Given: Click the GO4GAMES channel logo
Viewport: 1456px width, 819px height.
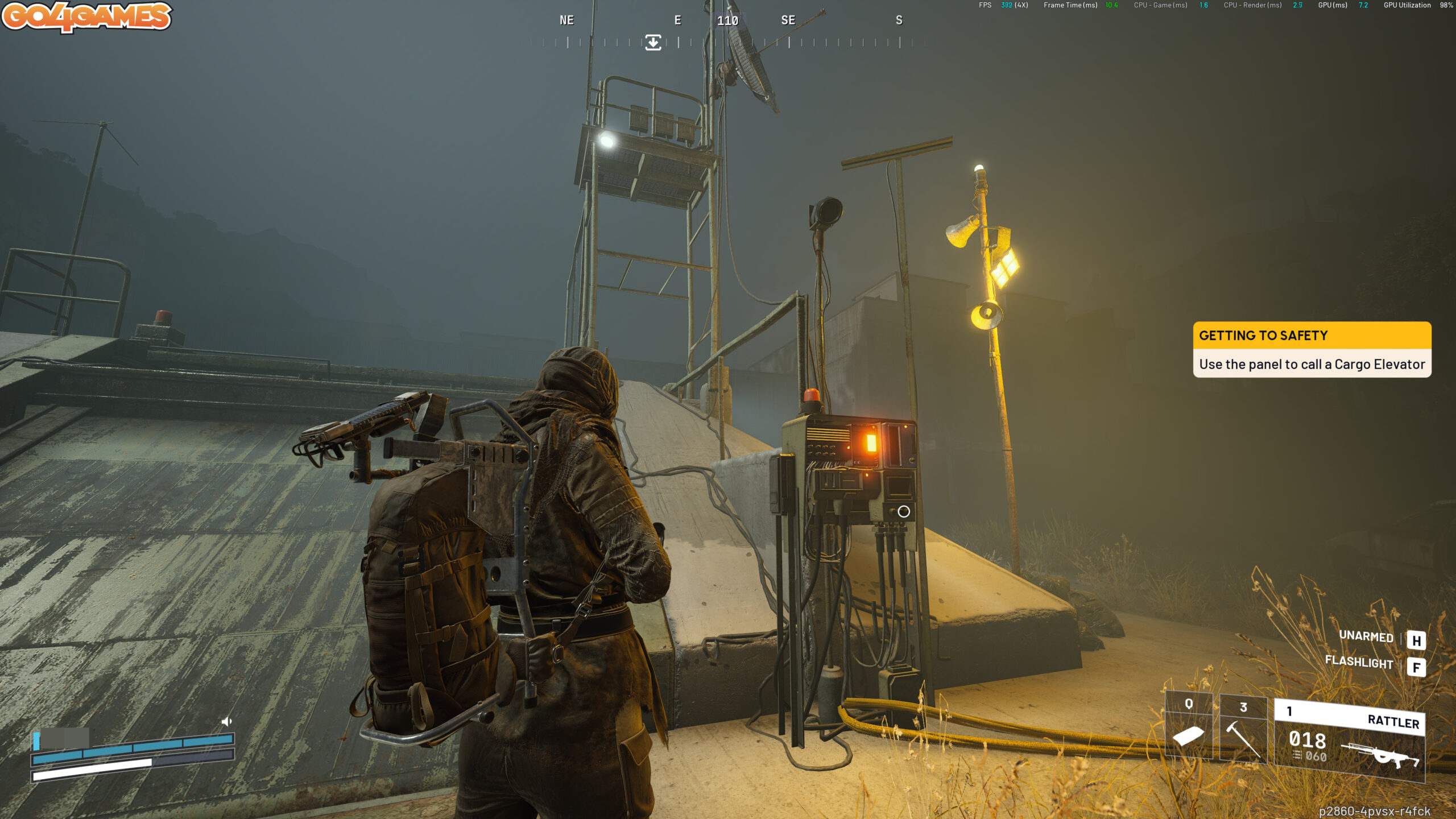Looking at the screenshot, I should point(86,16).
